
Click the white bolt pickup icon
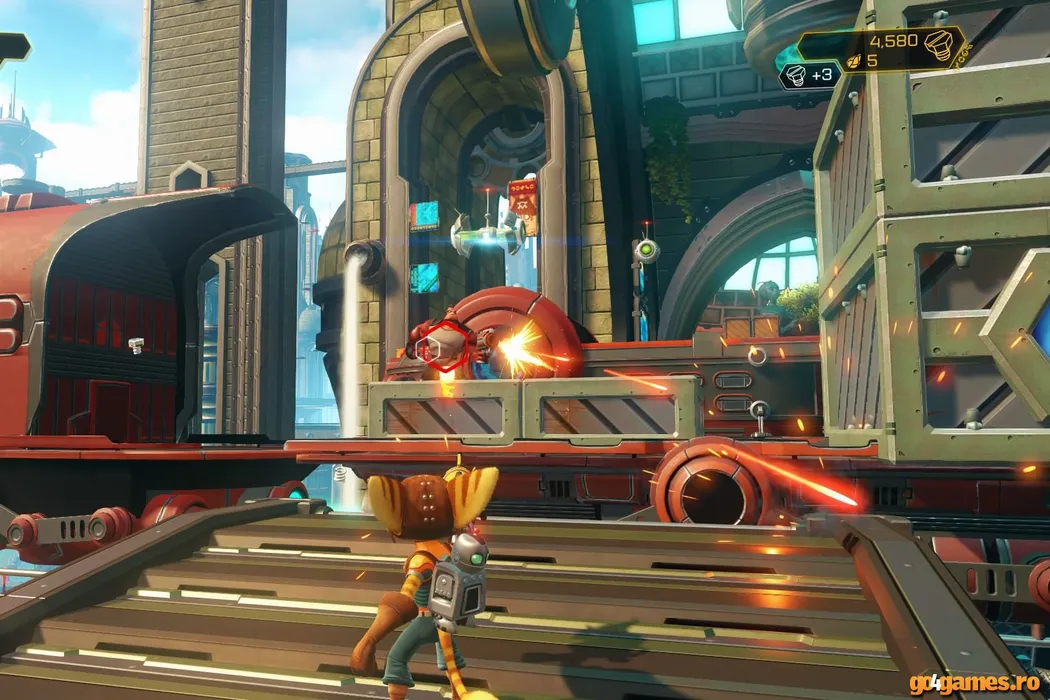coord(795,73)
